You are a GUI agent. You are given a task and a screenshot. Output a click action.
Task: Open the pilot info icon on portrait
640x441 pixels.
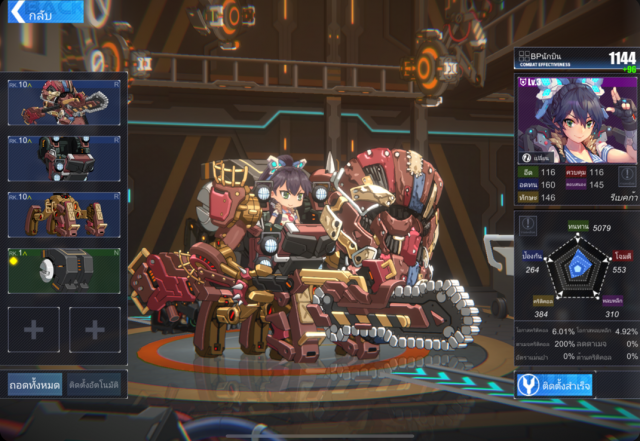(x=526, y=157)
